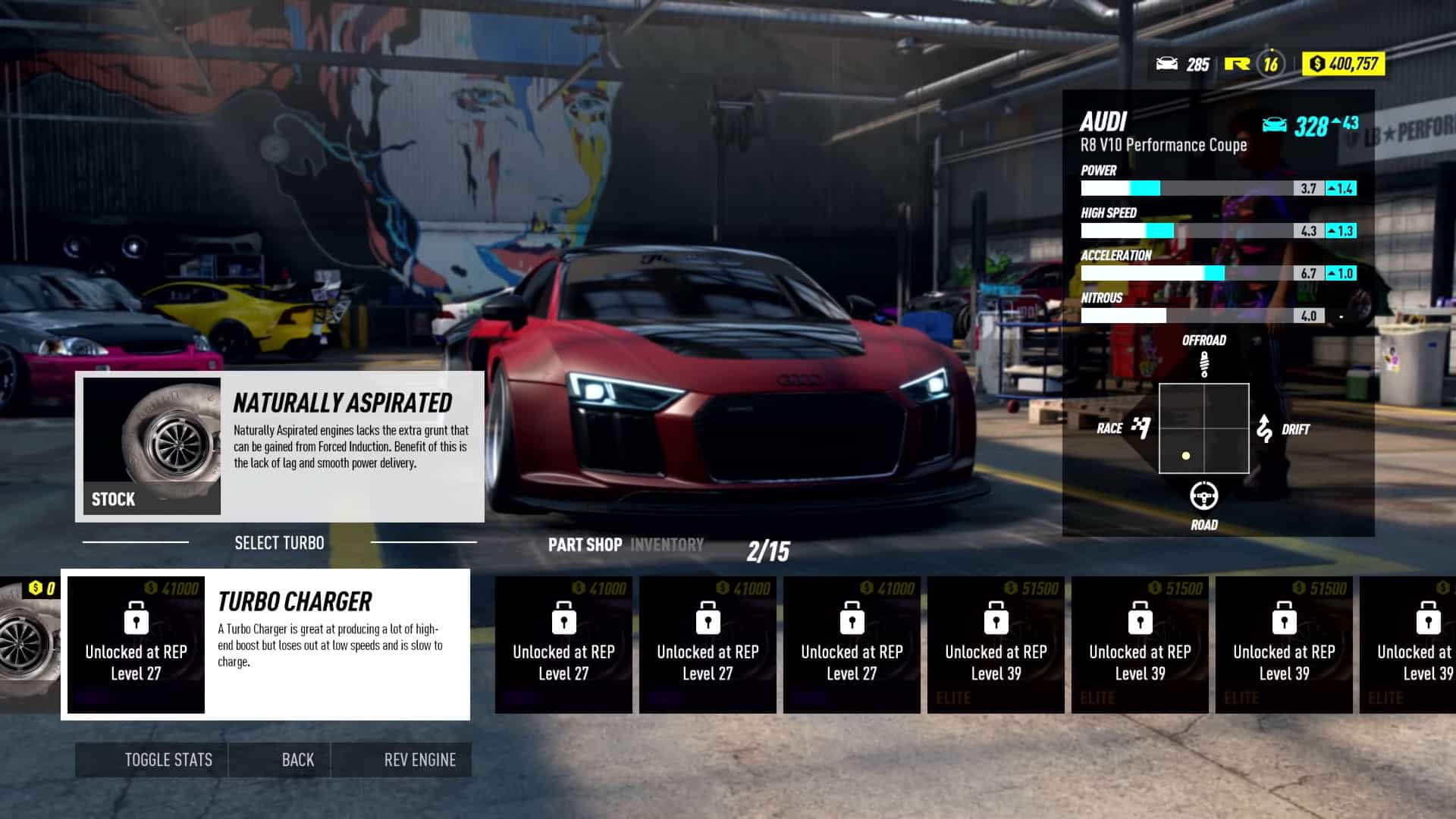Open the $400,757 bank balance display
The image size is (1456, 819).
pyautogui.click(x=1342, y=64)
